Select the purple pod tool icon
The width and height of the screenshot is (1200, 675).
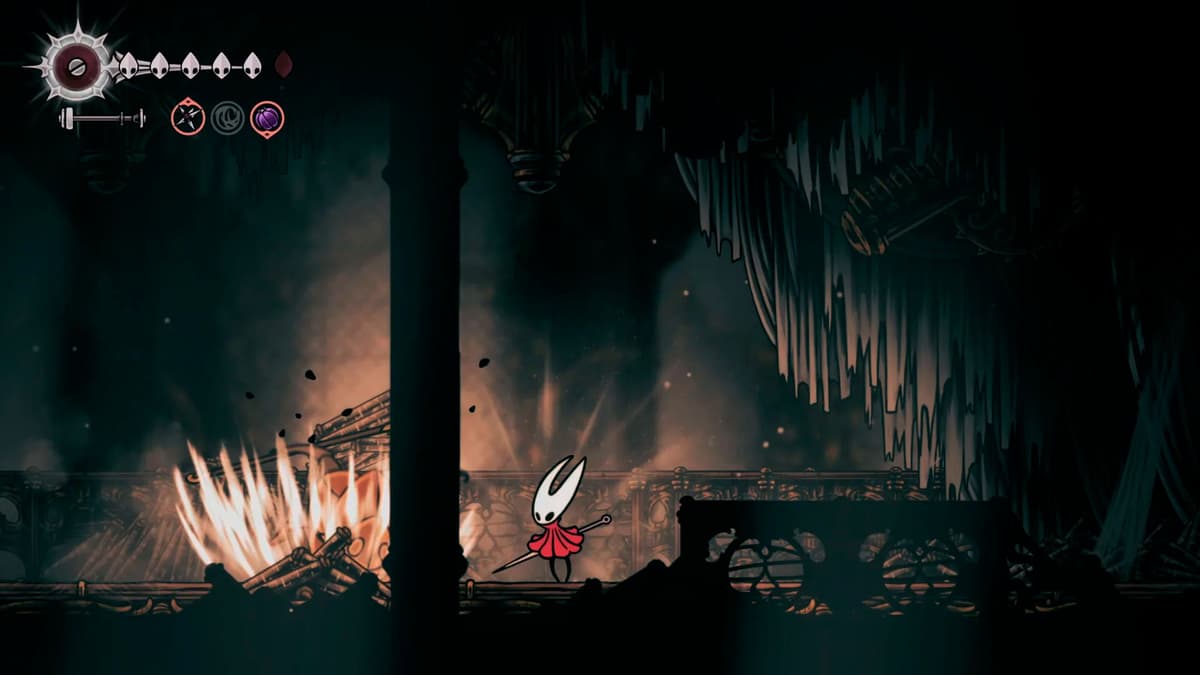pyautogui.click(x=267, y=118)
